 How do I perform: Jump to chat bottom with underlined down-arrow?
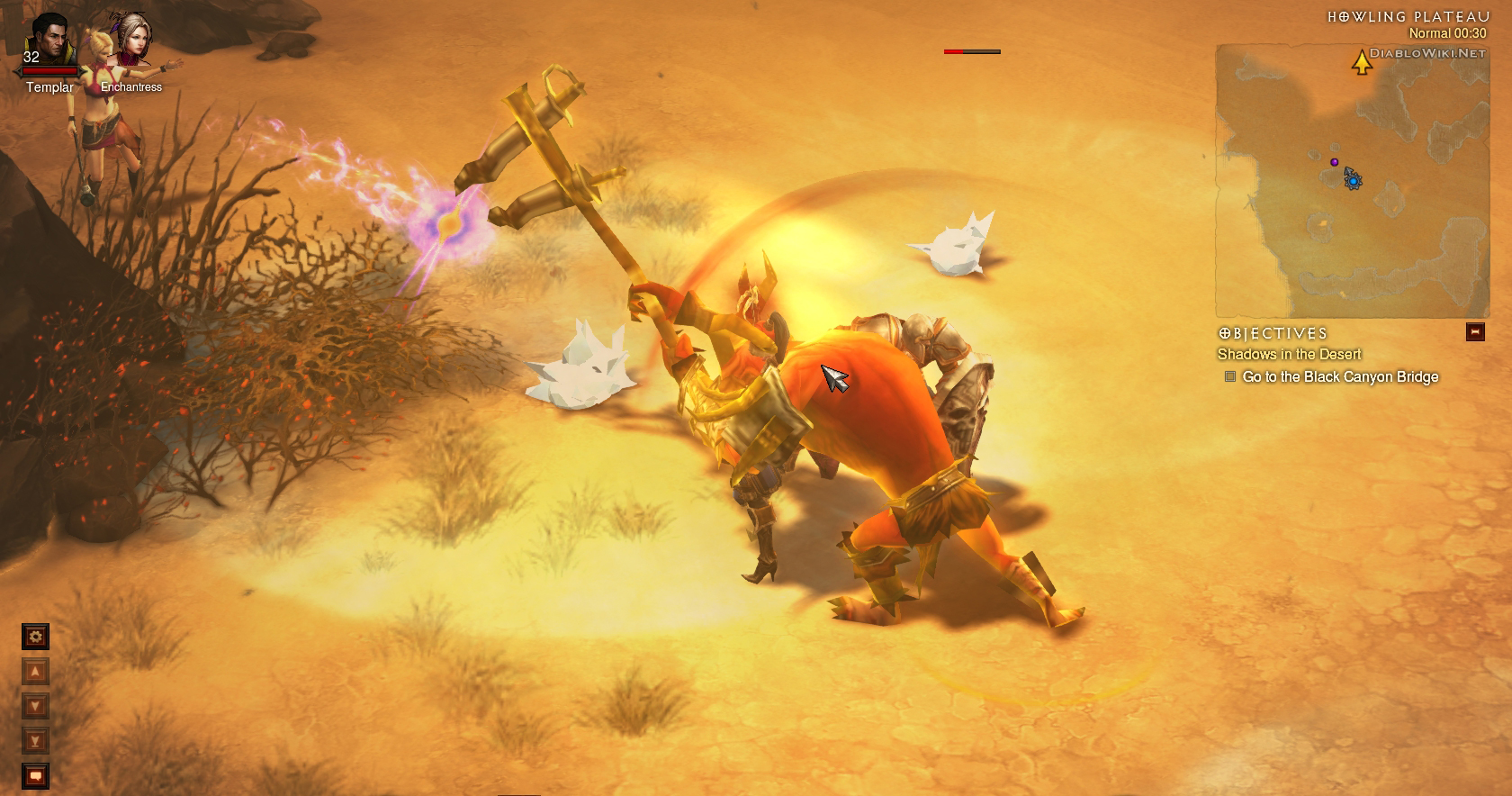[35, 741]
